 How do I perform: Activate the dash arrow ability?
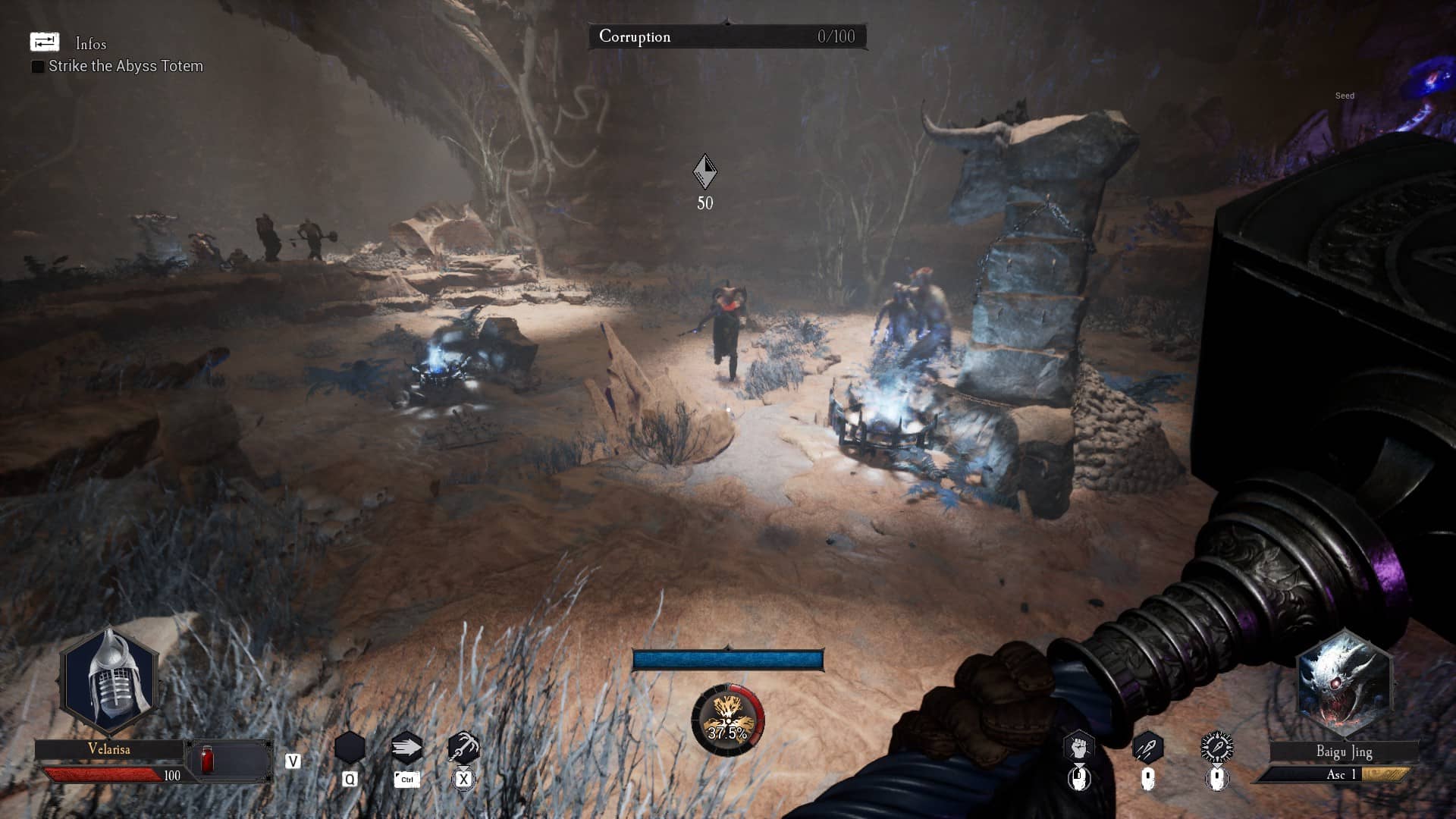[406, 748]
